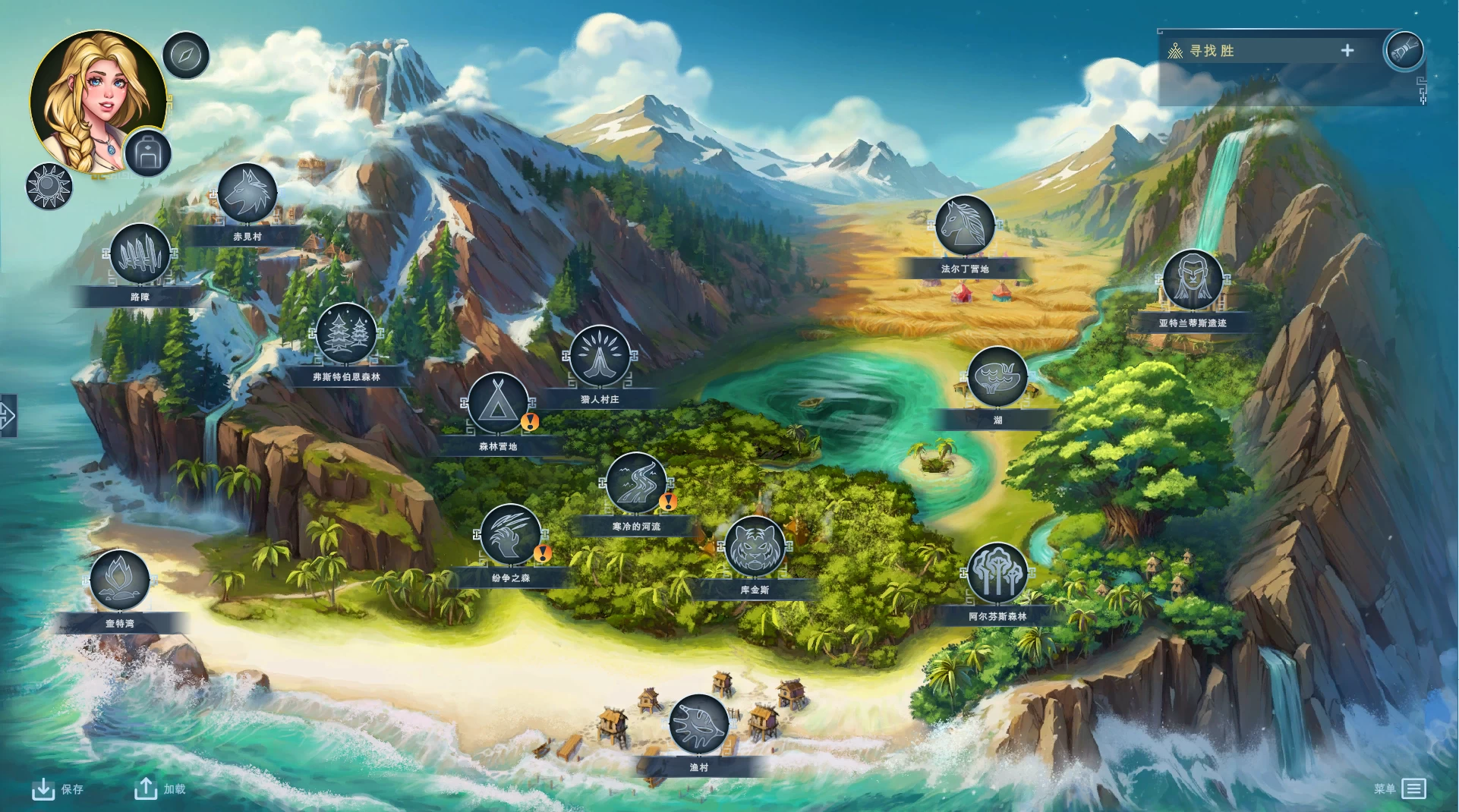Open the 渔村 fishing village
The width and height of the screenshot is (1459, 812).
(x=698, y=724)
